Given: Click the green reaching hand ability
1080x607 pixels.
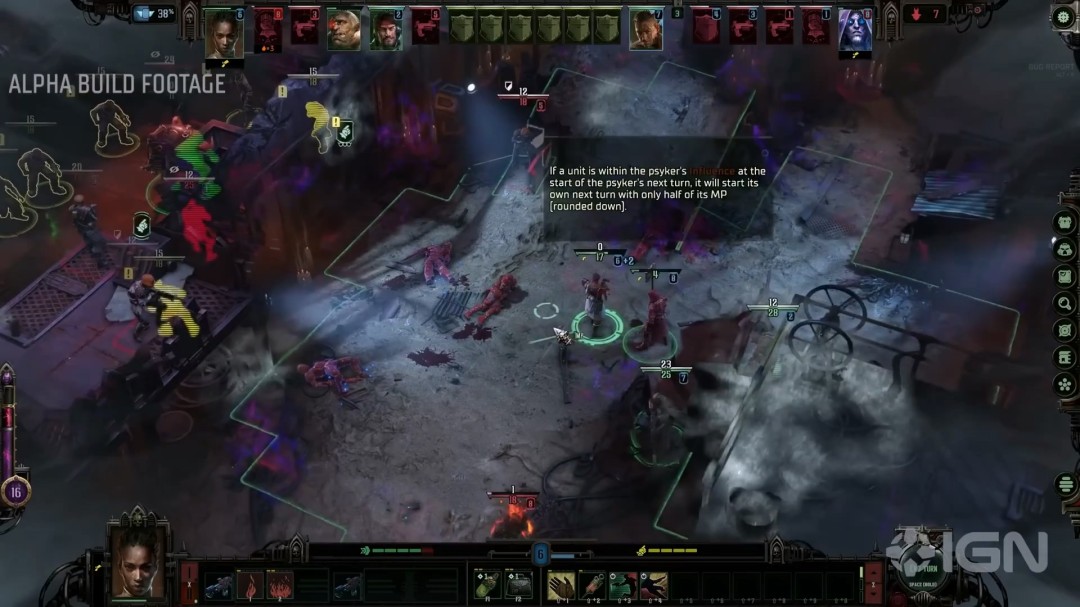Looking at the screenshot, I should point(623,585).
